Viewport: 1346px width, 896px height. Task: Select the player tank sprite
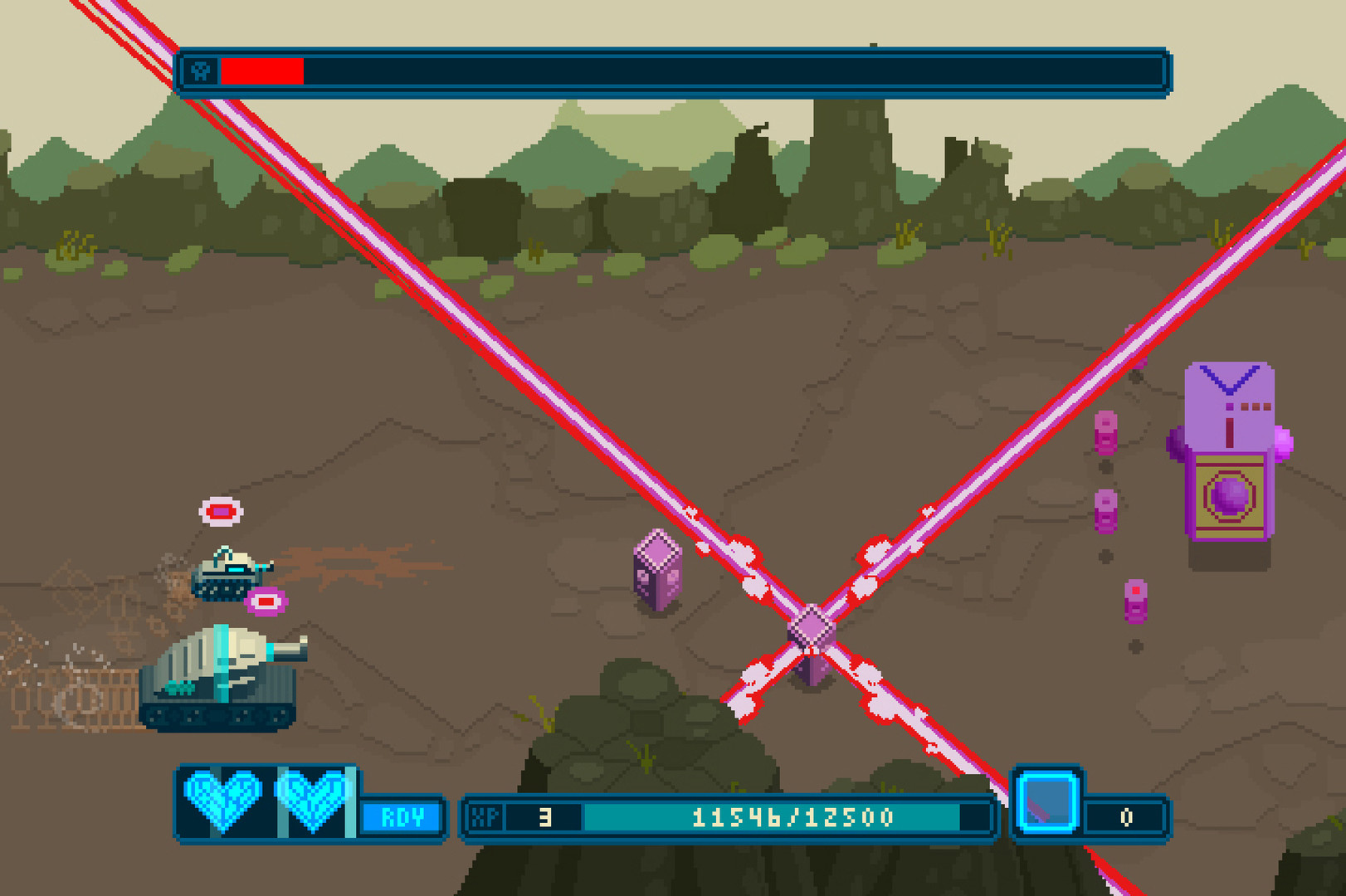[220, 676]
